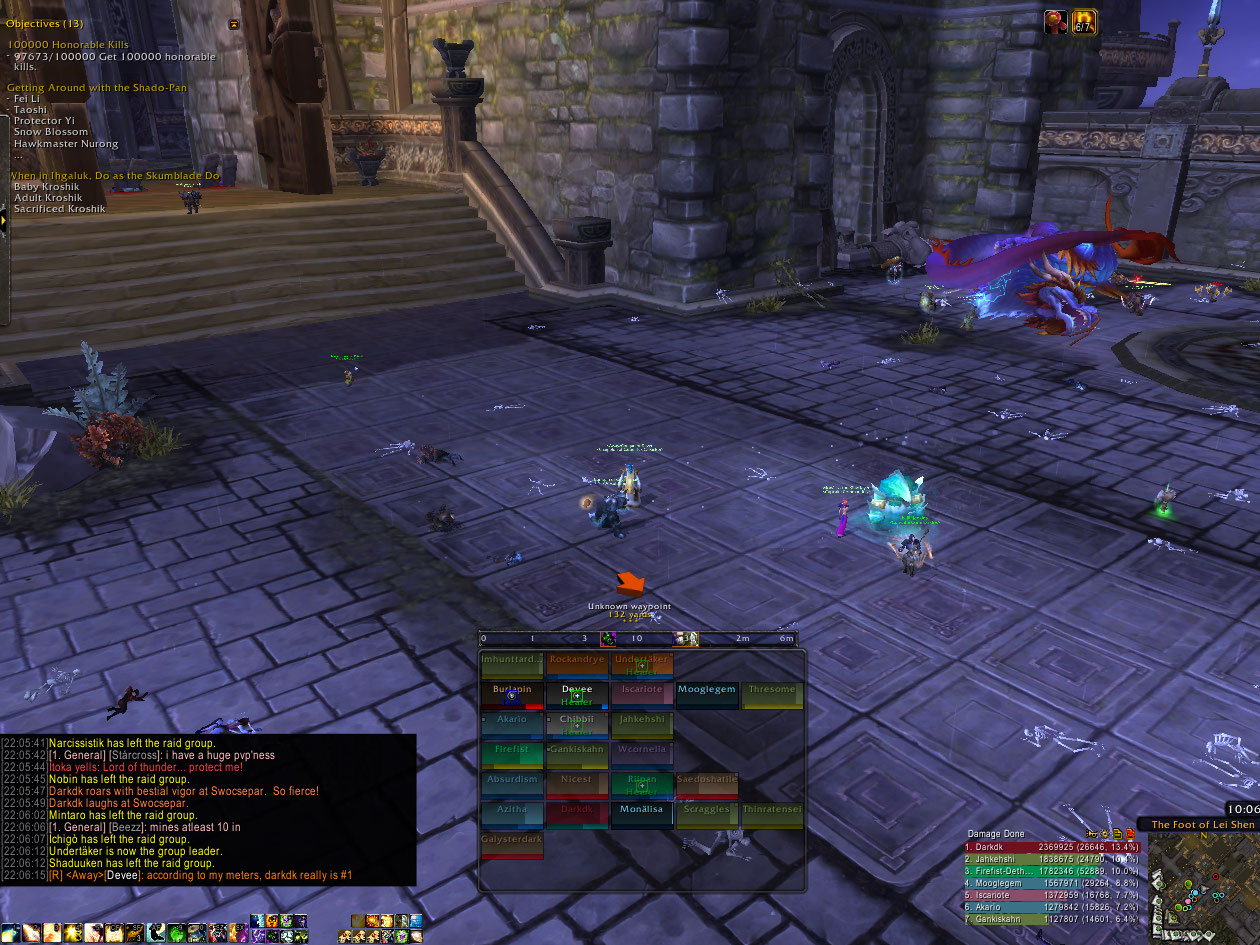The width and height of the screenshot is (1260, 945).
Task: Click the Thinratensei raid frame
Action: (771, 815)
